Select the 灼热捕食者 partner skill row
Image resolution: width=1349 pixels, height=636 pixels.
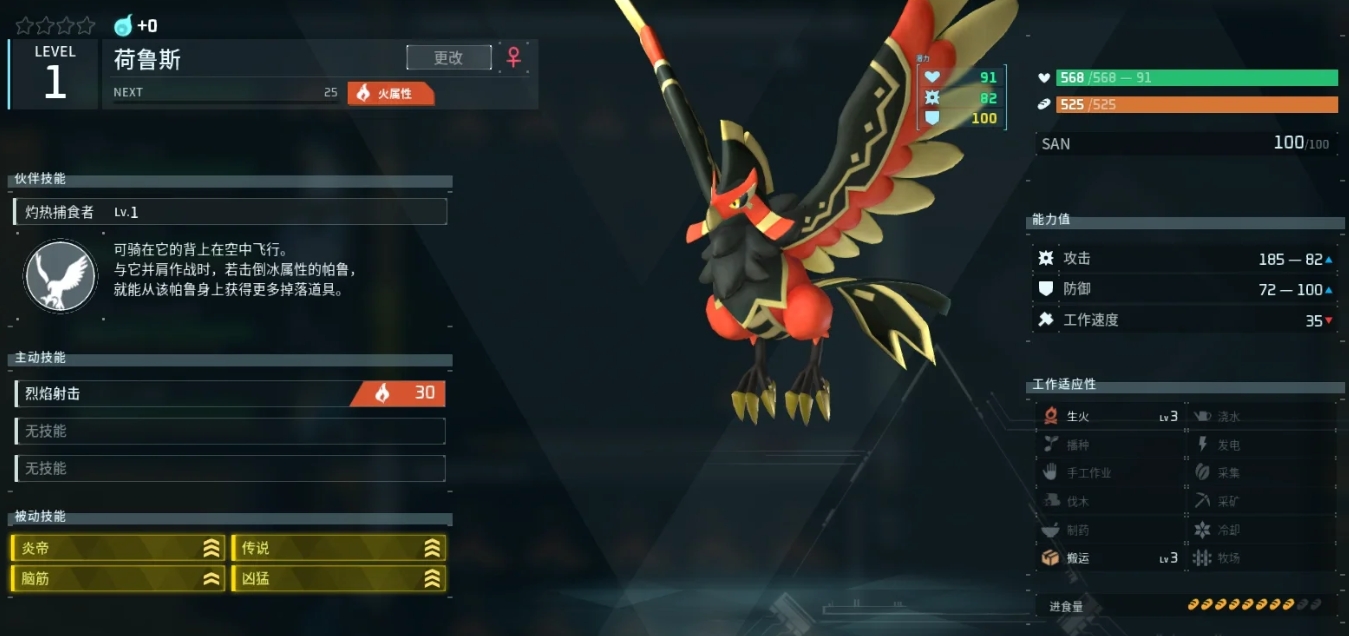tap(230, 212)
